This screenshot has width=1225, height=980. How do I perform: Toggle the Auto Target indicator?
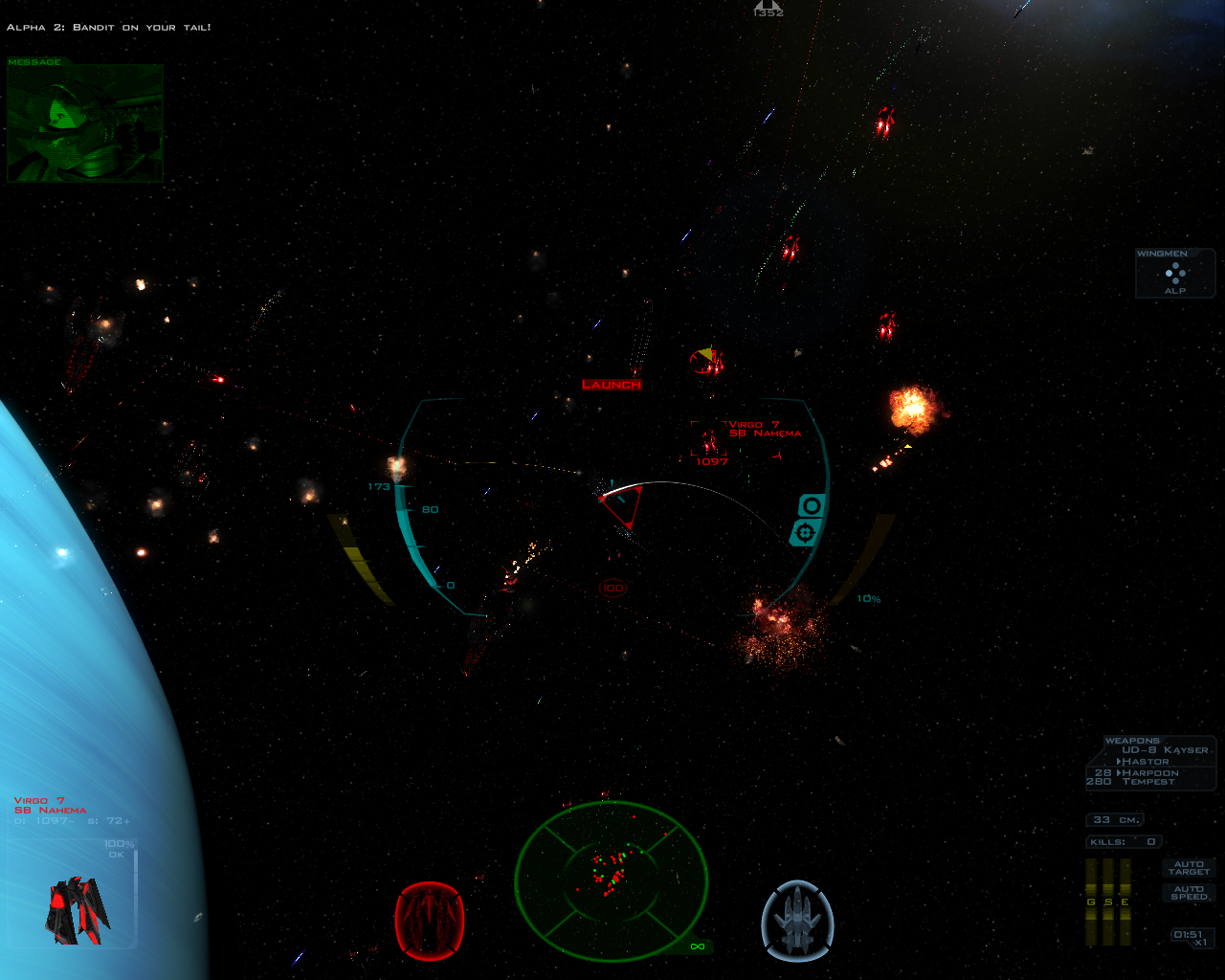[1189, 868]
